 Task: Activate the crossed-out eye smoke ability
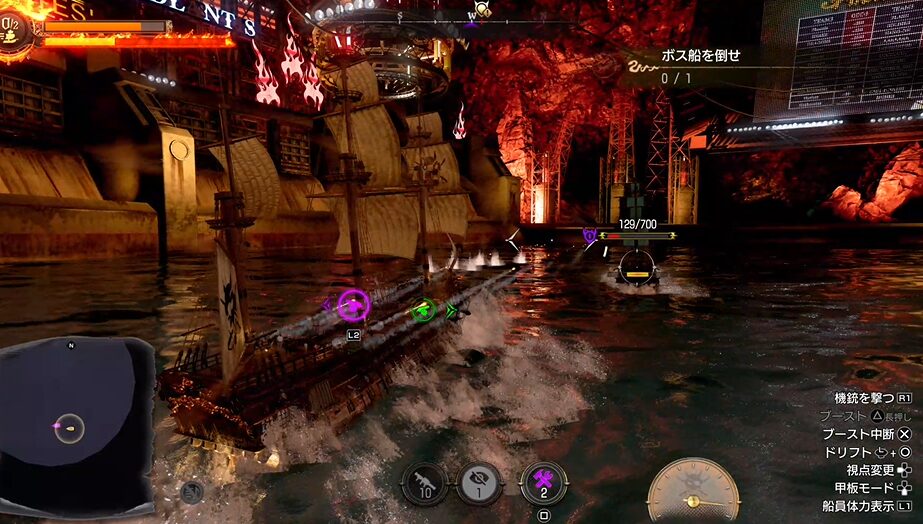pos(478,482)
